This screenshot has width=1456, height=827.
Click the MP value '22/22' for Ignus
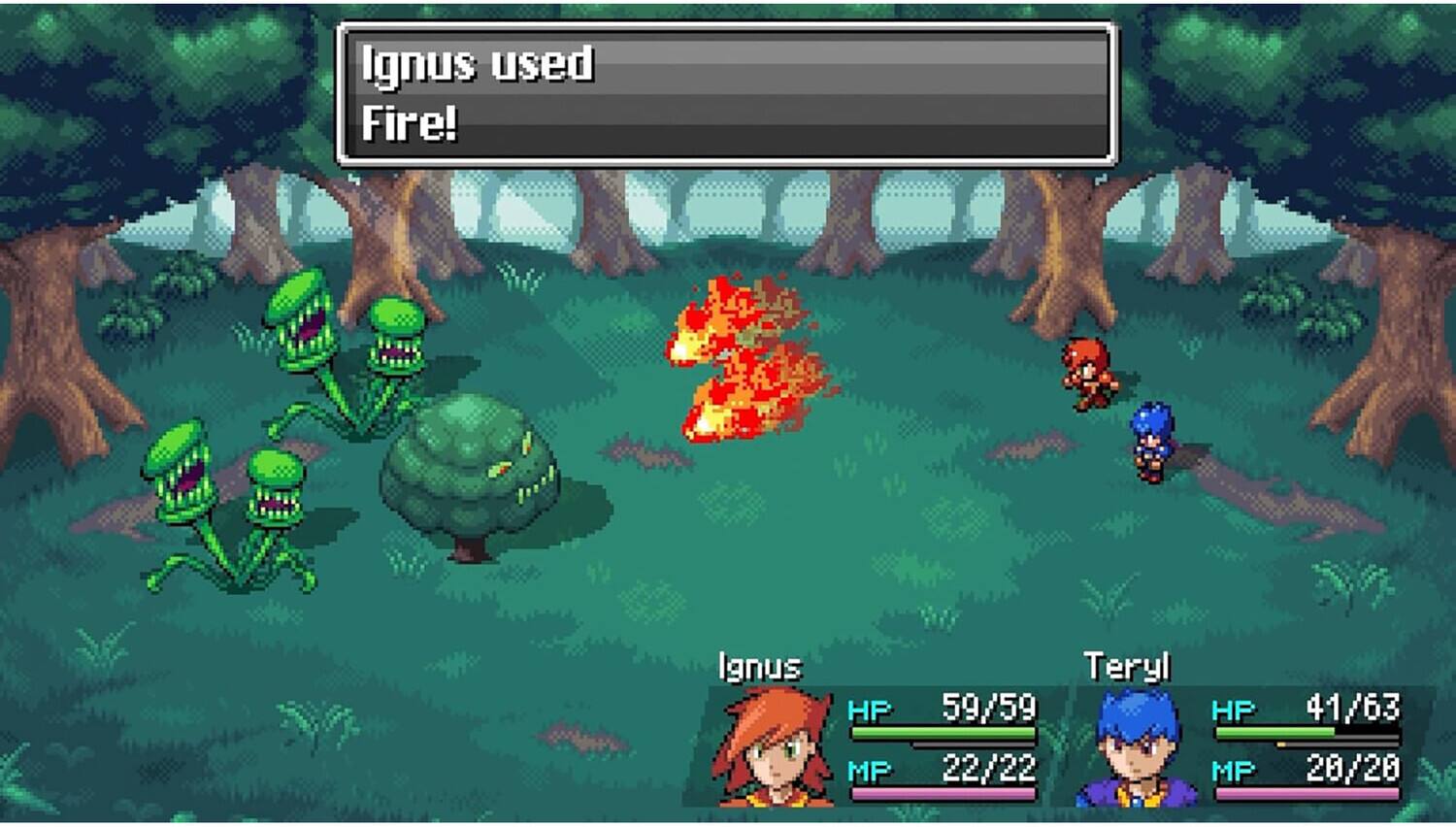tap(990, 767)
